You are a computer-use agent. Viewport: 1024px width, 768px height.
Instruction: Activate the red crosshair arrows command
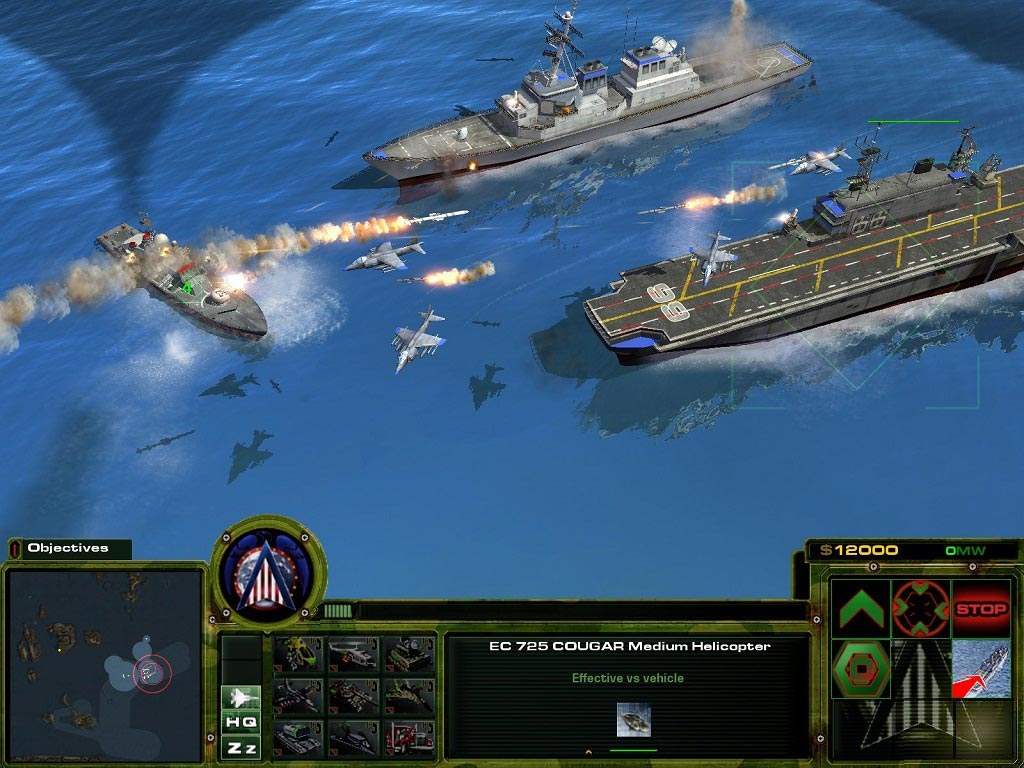pos(920,609)
